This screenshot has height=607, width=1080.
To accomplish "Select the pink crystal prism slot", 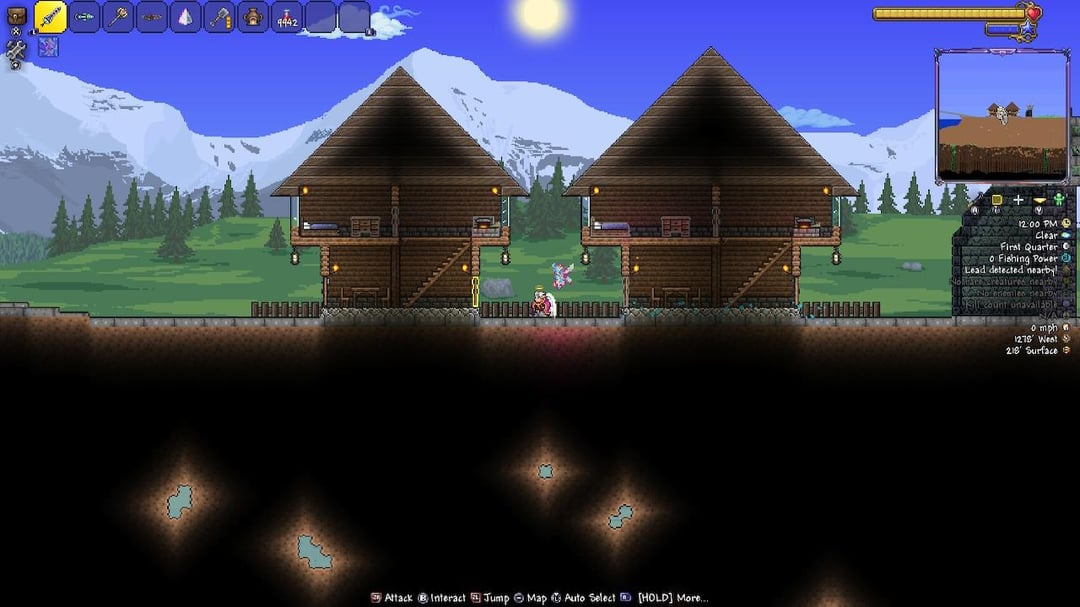I will 186,17.
